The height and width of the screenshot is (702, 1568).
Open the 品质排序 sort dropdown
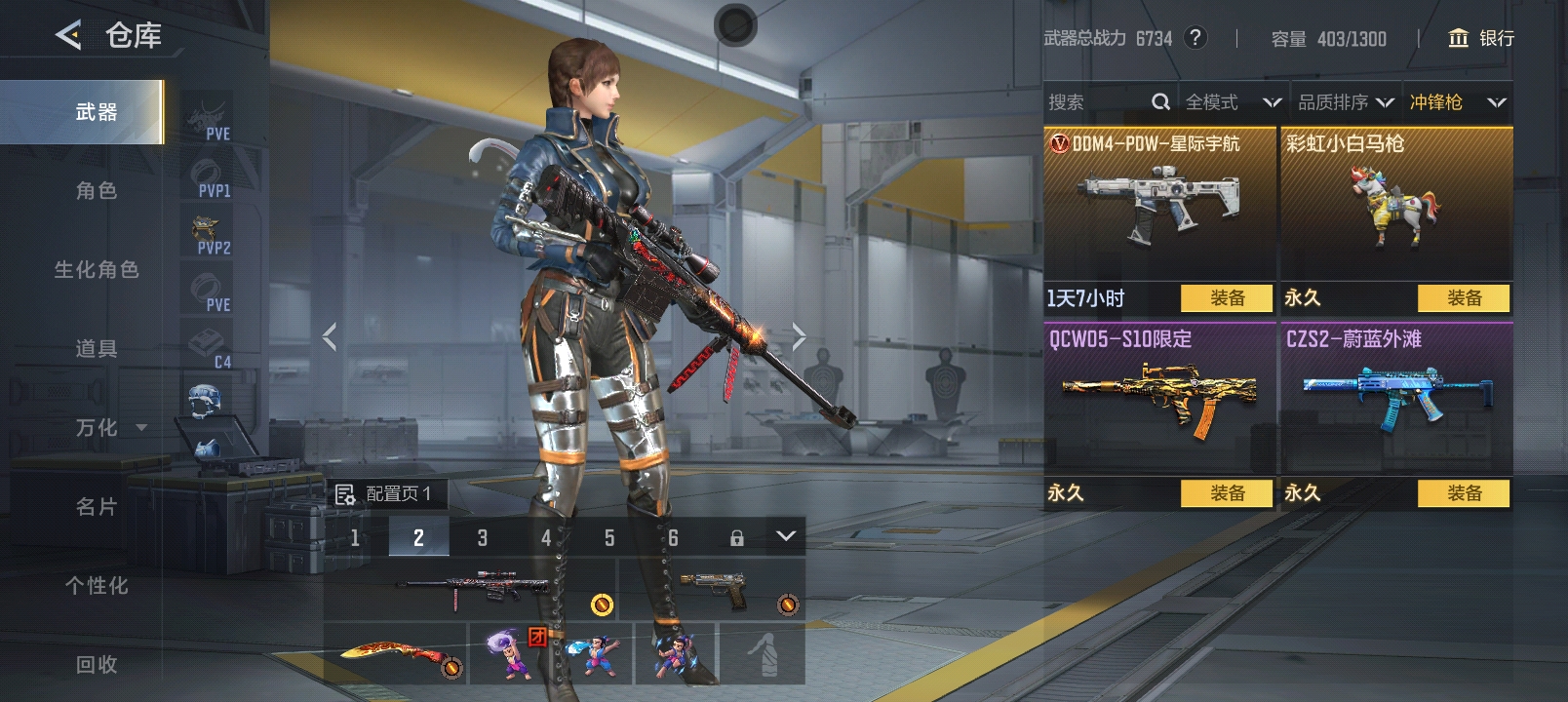pyautogui.click(x=1345, y=102)
